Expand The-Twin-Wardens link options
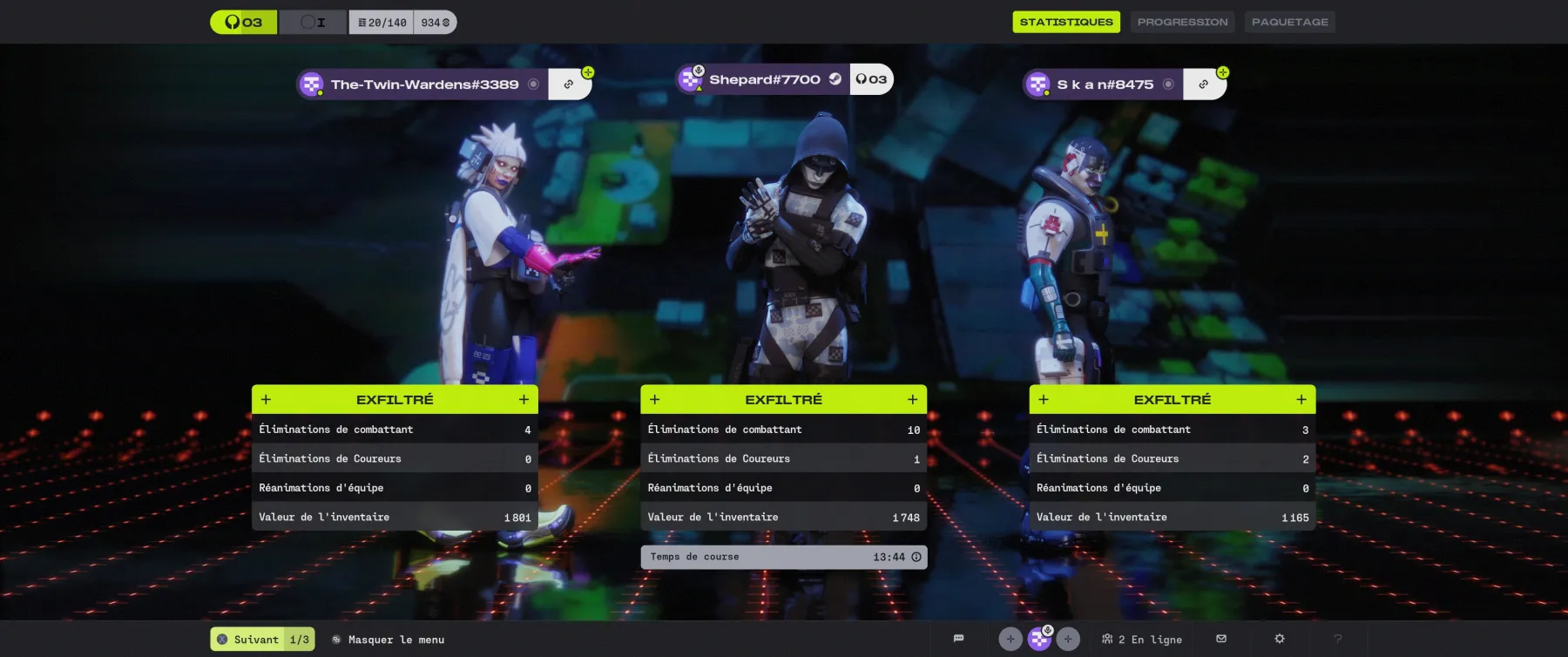Image resolution: width=1568 pixels, height=657 pixels. (x=570, y=84)
